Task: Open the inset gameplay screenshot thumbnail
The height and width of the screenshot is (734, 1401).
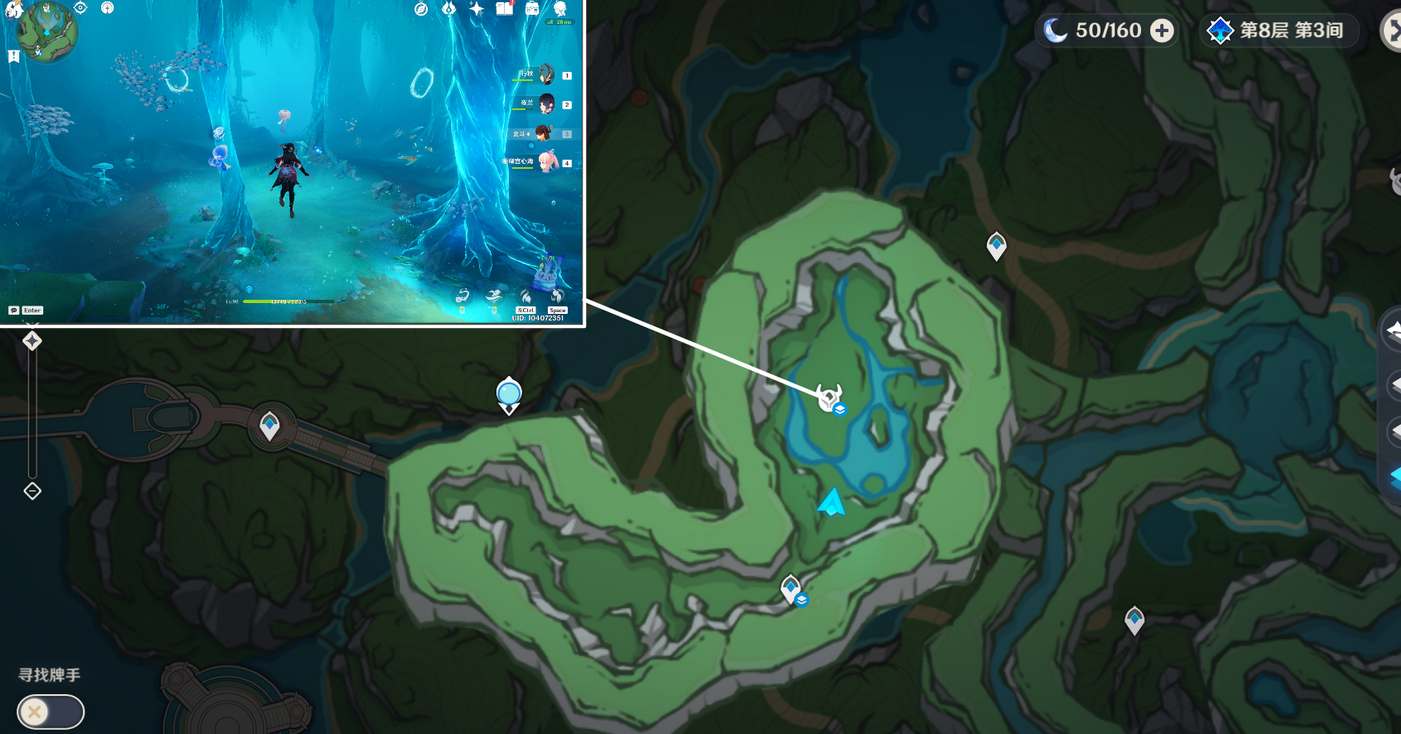Action: click(x=291, y=162)
